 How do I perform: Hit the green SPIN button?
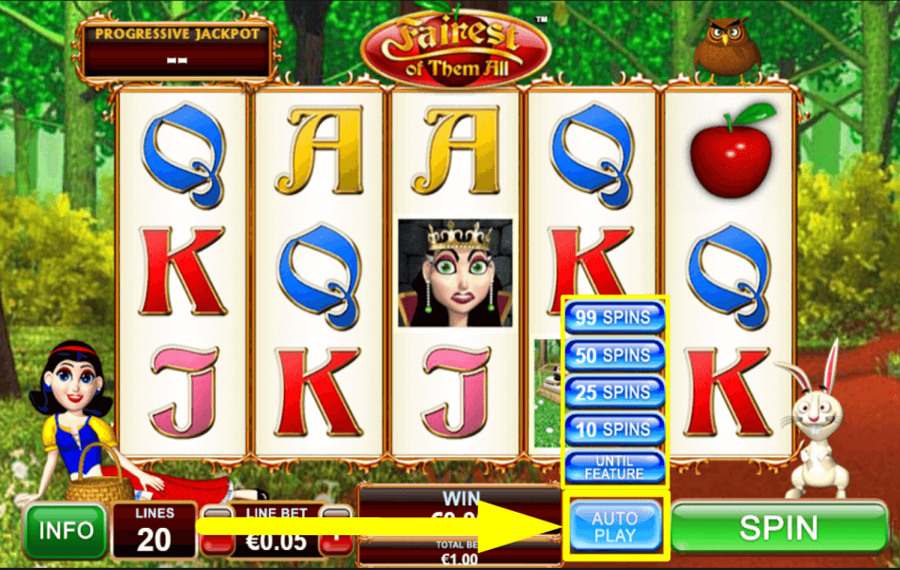[779, 527]
